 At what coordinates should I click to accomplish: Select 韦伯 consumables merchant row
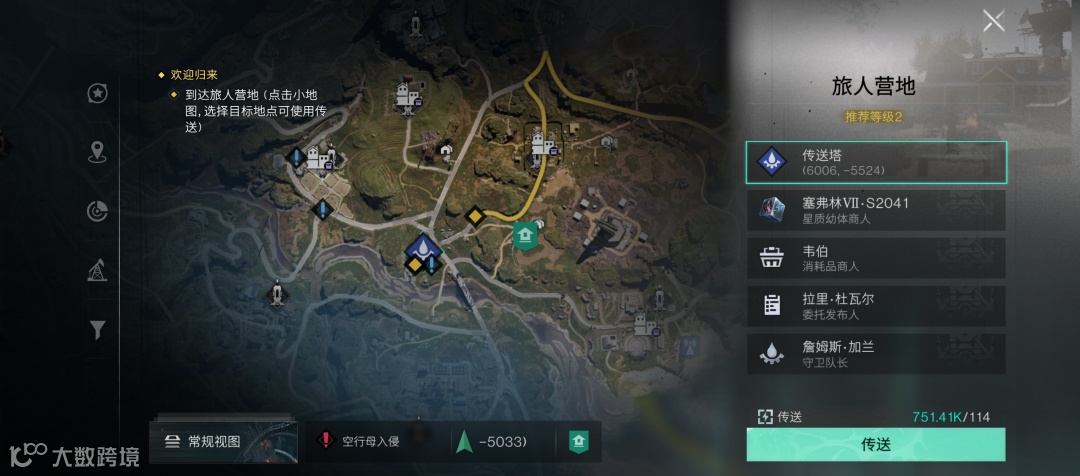click(x=876, y=258)
